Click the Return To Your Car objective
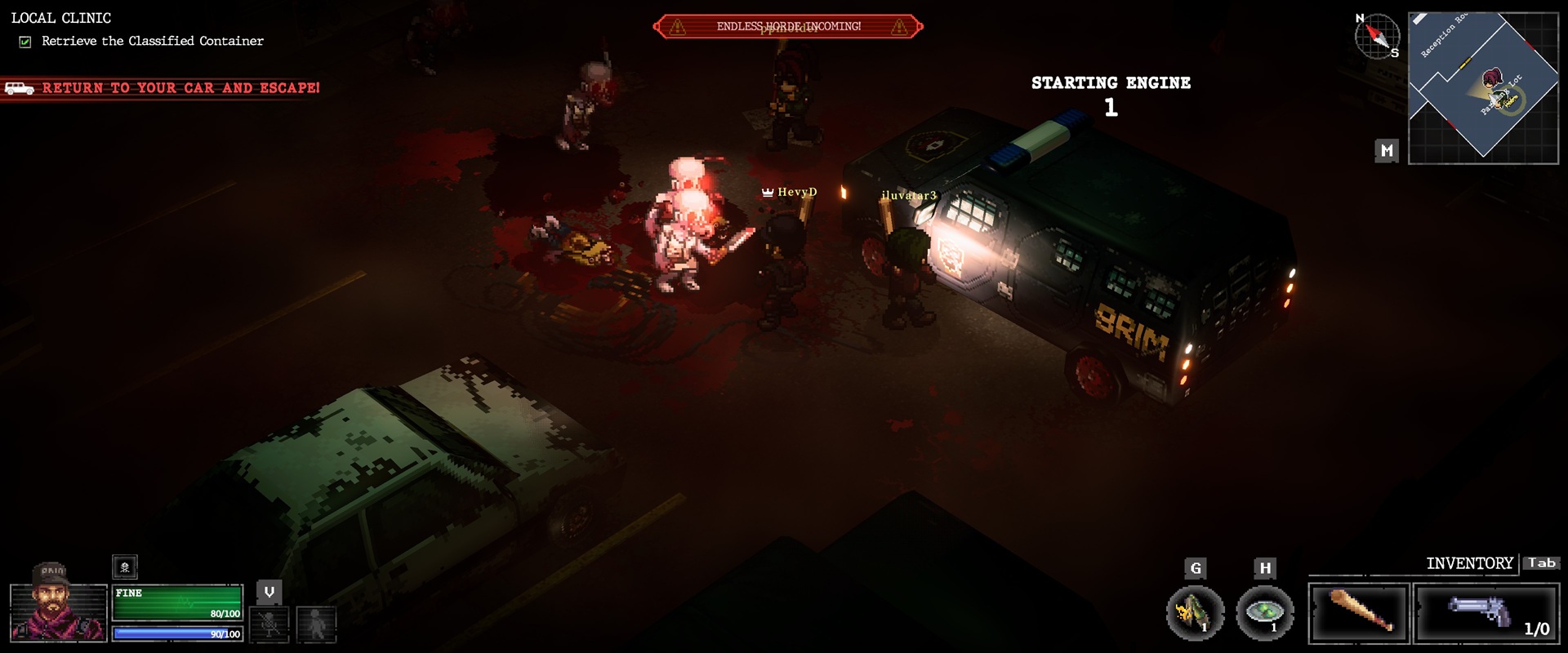This screenshot has width=1568, height=653. [180, 88]
